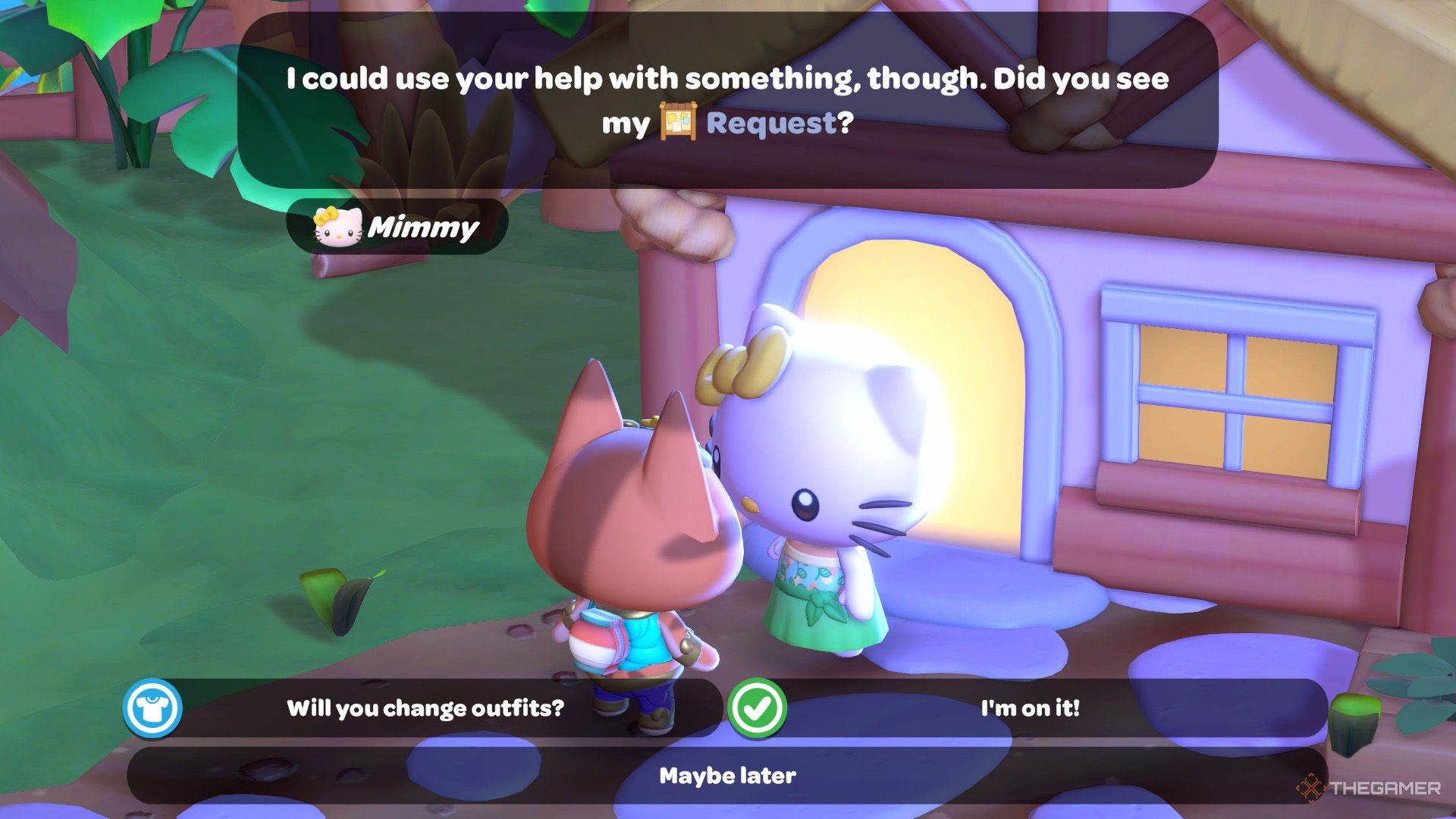Open the highlighted Request link in dialogue
This screenshot has height=819, width=1456.
770,123
